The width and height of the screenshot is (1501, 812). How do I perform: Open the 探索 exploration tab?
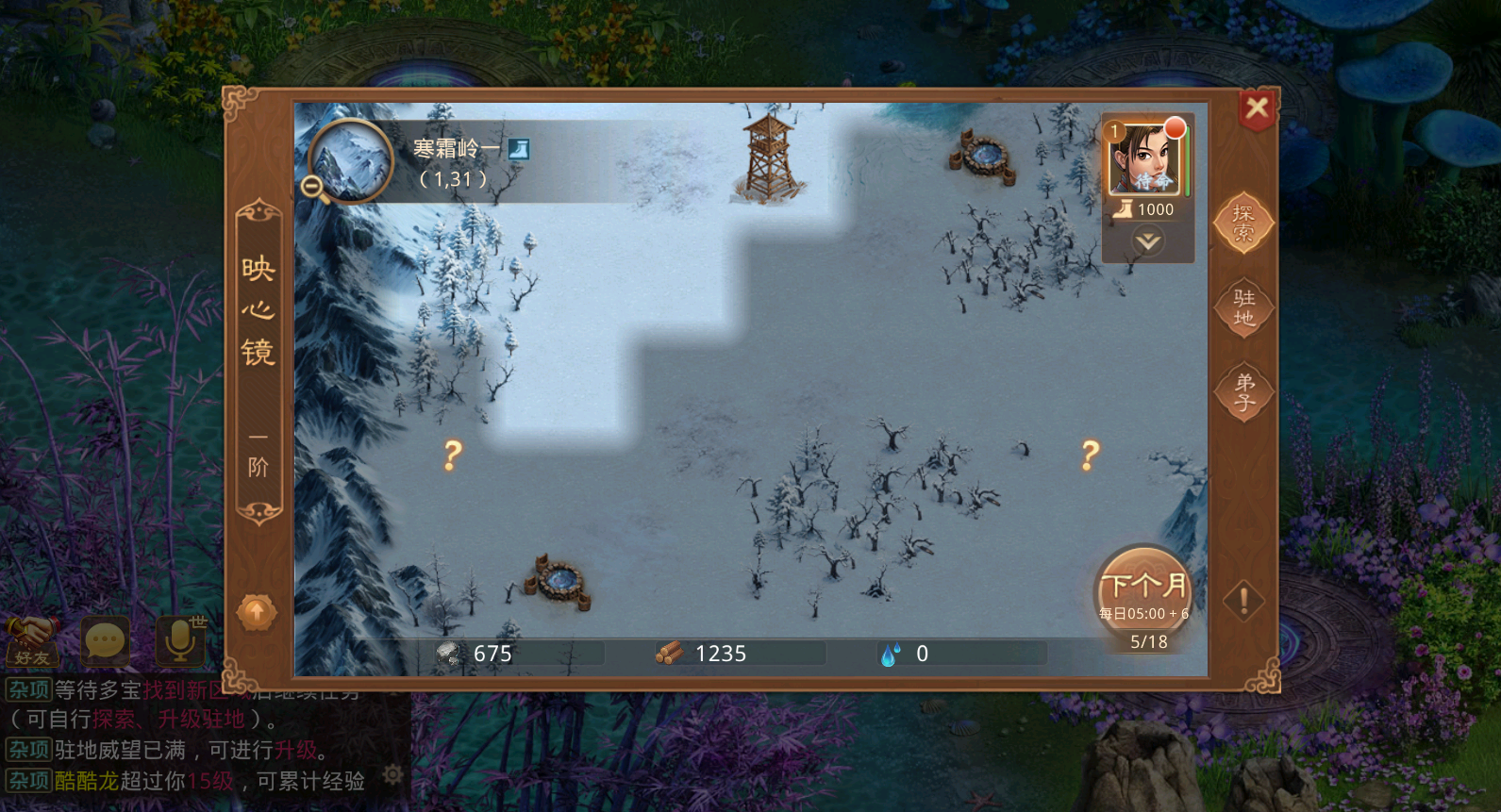[x=1243, y=224]
